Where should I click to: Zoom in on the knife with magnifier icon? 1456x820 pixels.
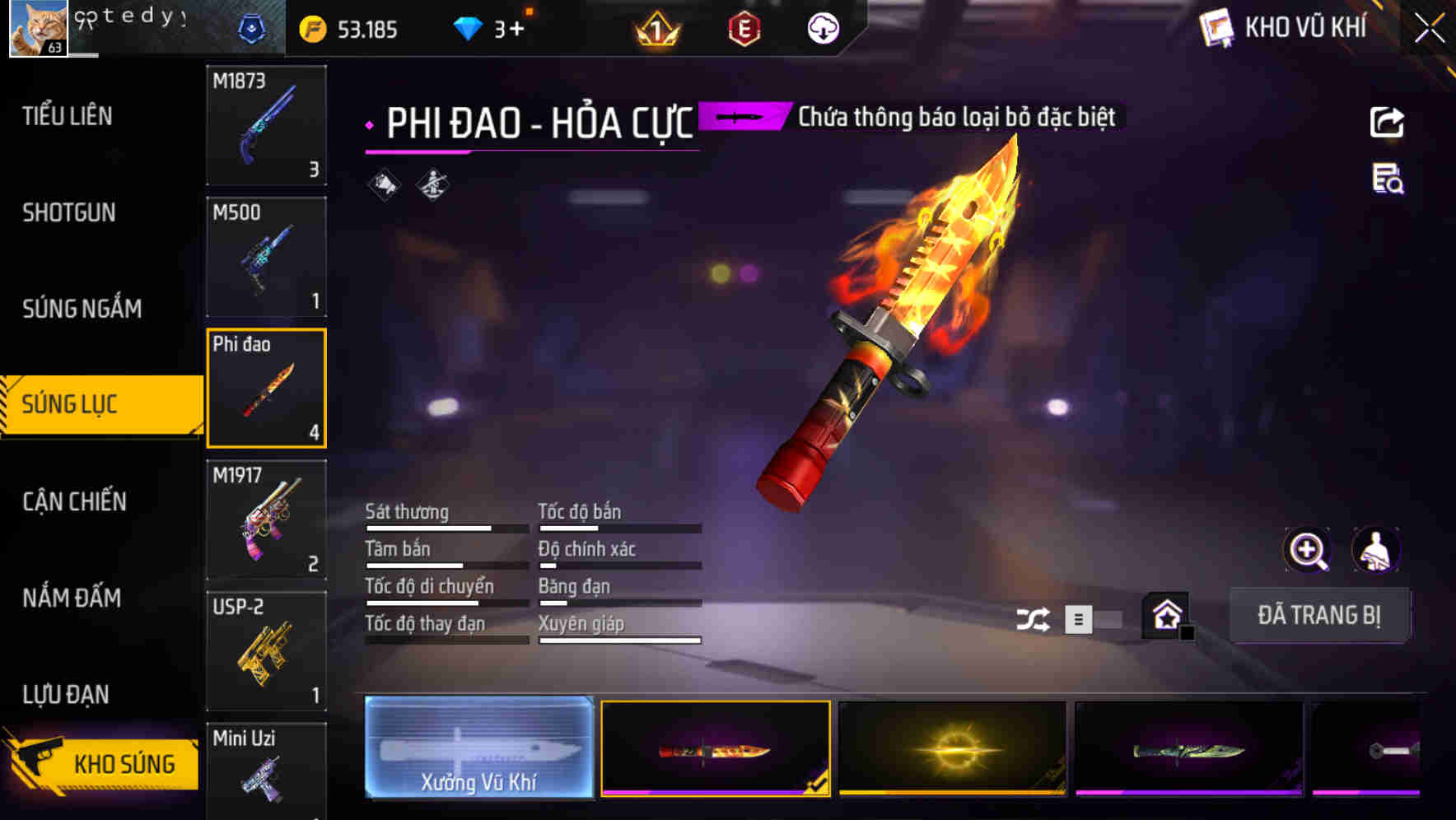click(1308, 549)
